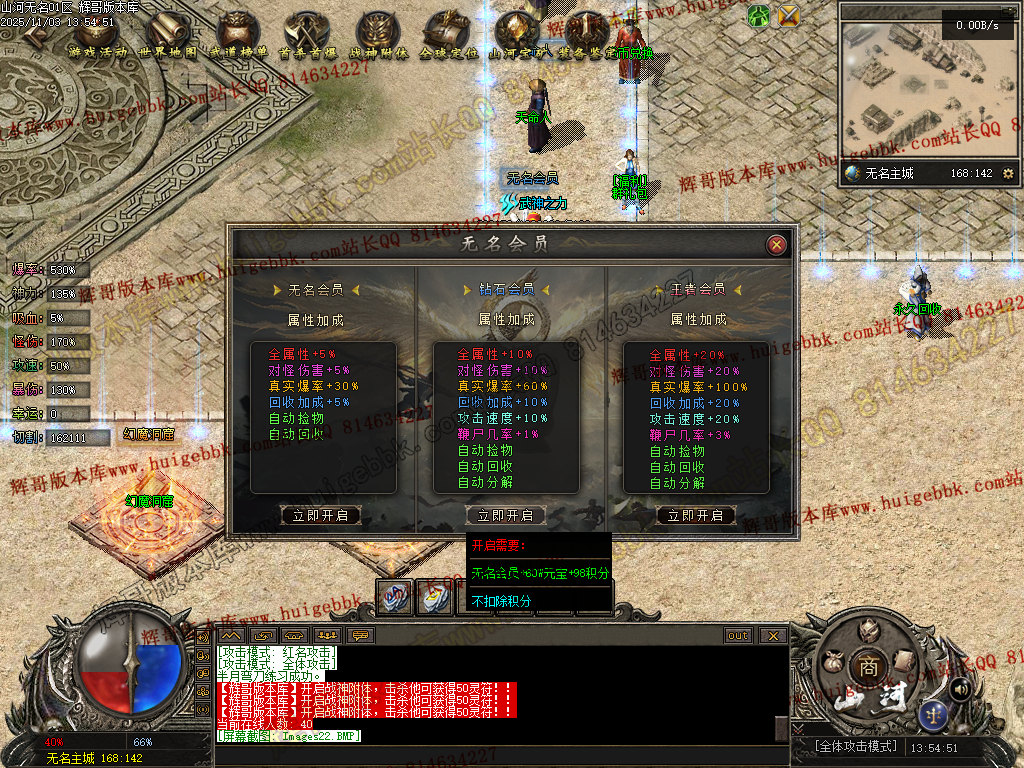Toggle the sound speaker icon
Image resolution: width=1024 pixels, height=768 pixels.
(960, 688)
